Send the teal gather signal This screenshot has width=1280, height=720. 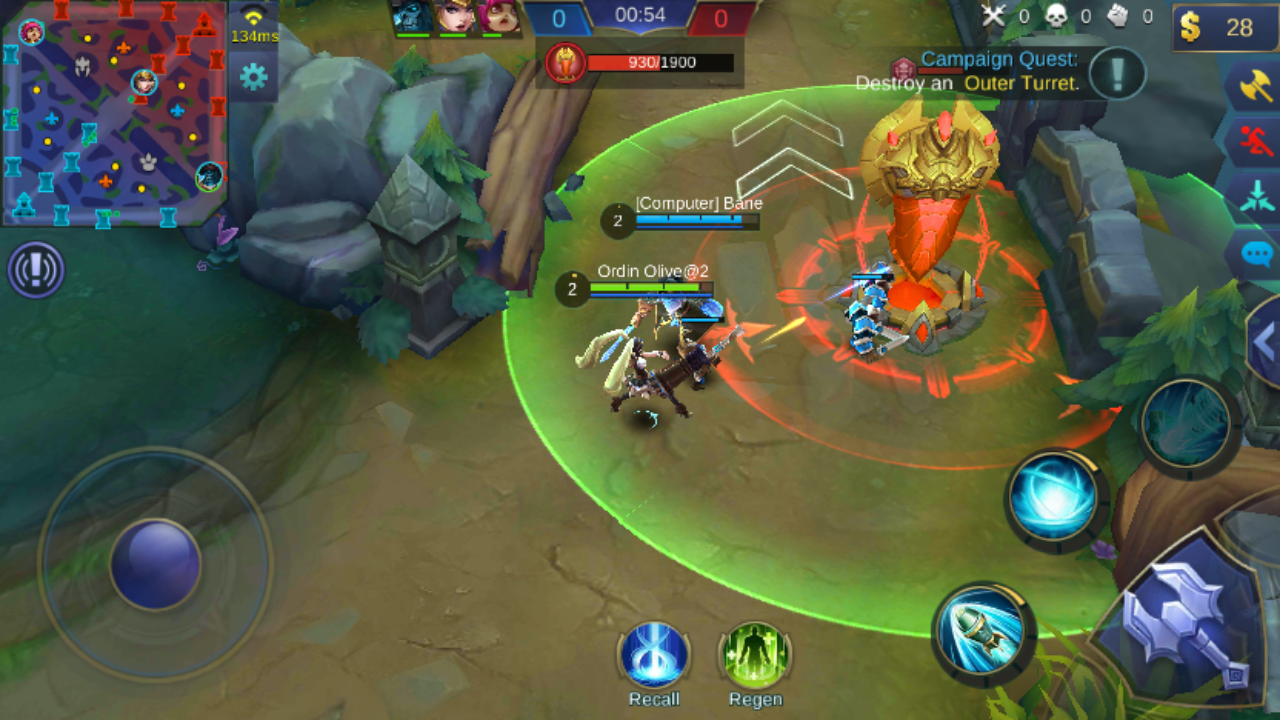(x=1254, y=196)
